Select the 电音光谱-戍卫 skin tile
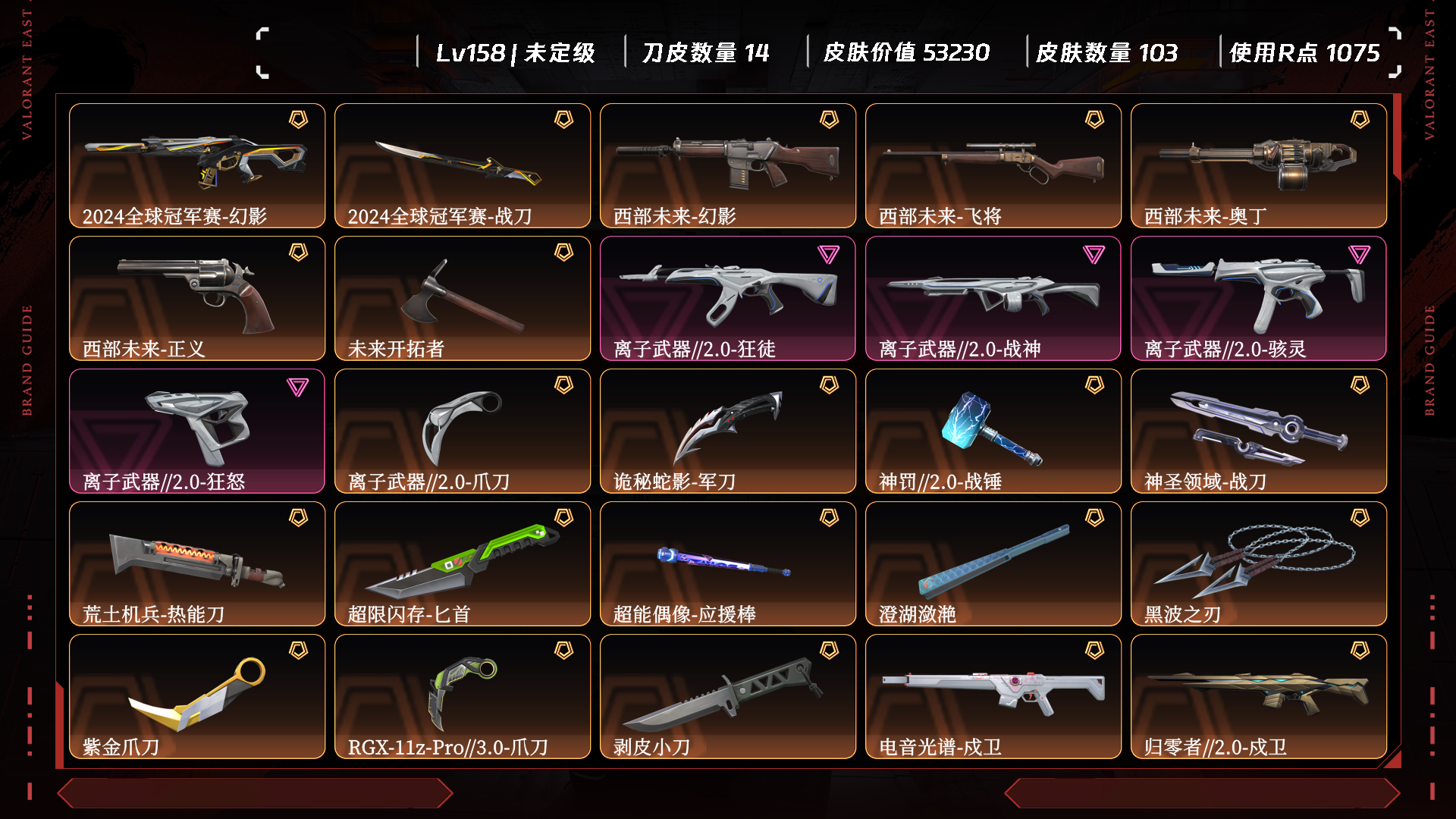The image size is (1456, 819). point(993,696)
